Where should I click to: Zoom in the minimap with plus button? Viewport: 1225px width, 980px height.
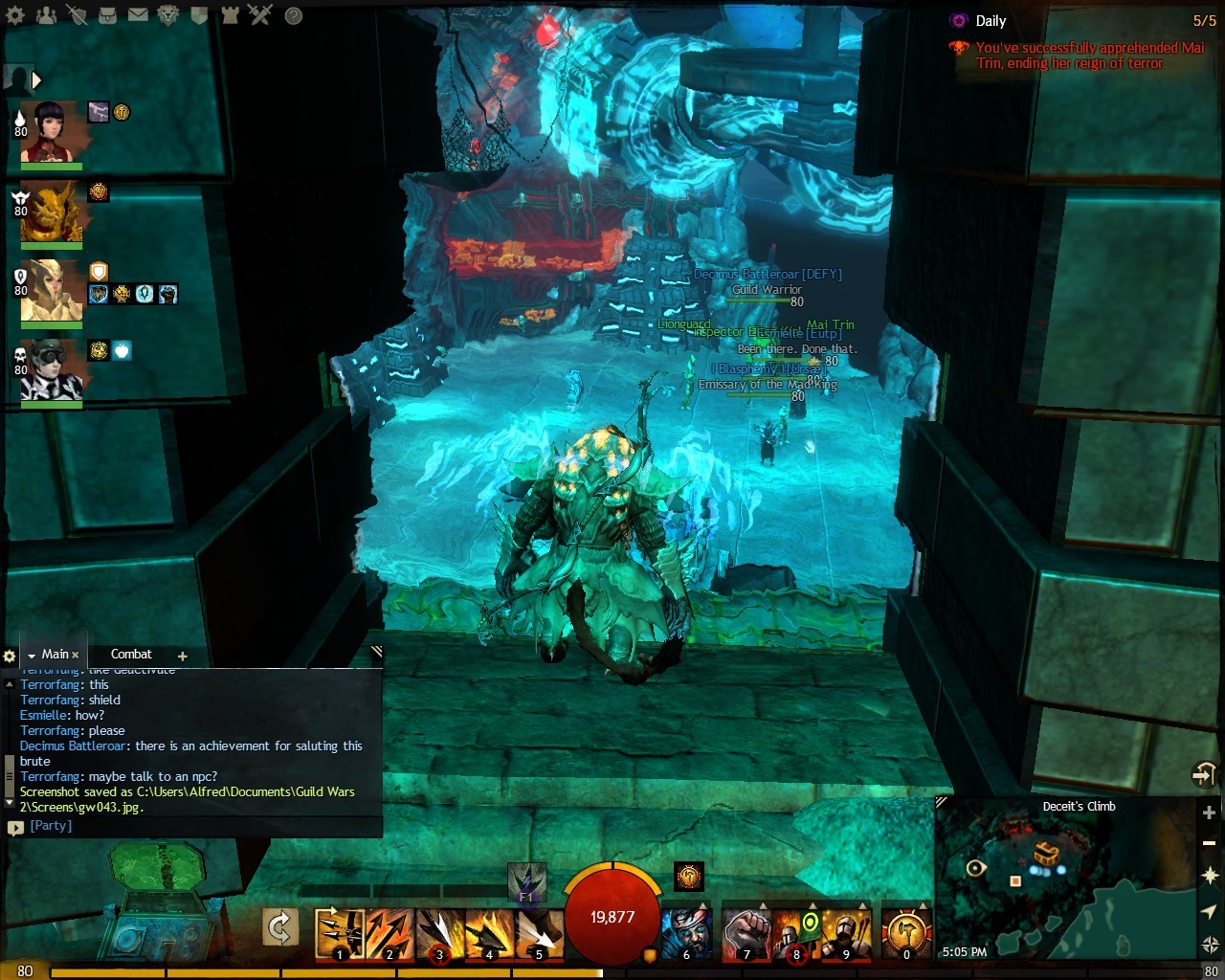1209,813
